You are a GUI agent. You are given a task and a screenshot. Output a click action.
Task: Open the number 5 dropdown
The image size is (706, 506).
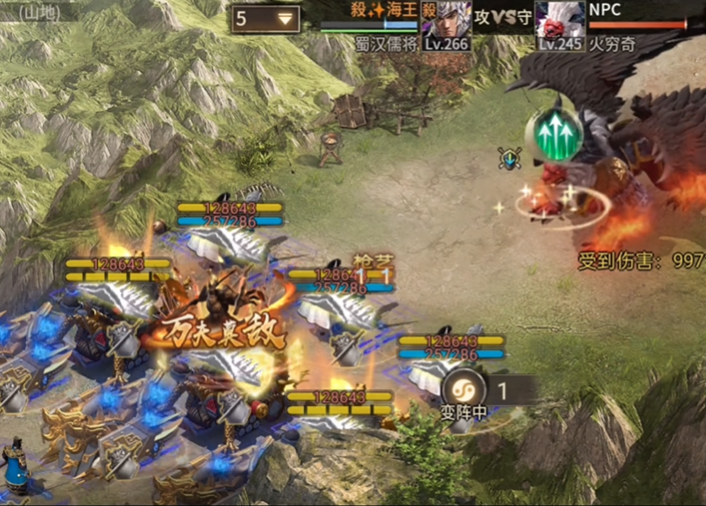(x=265, y=18)
